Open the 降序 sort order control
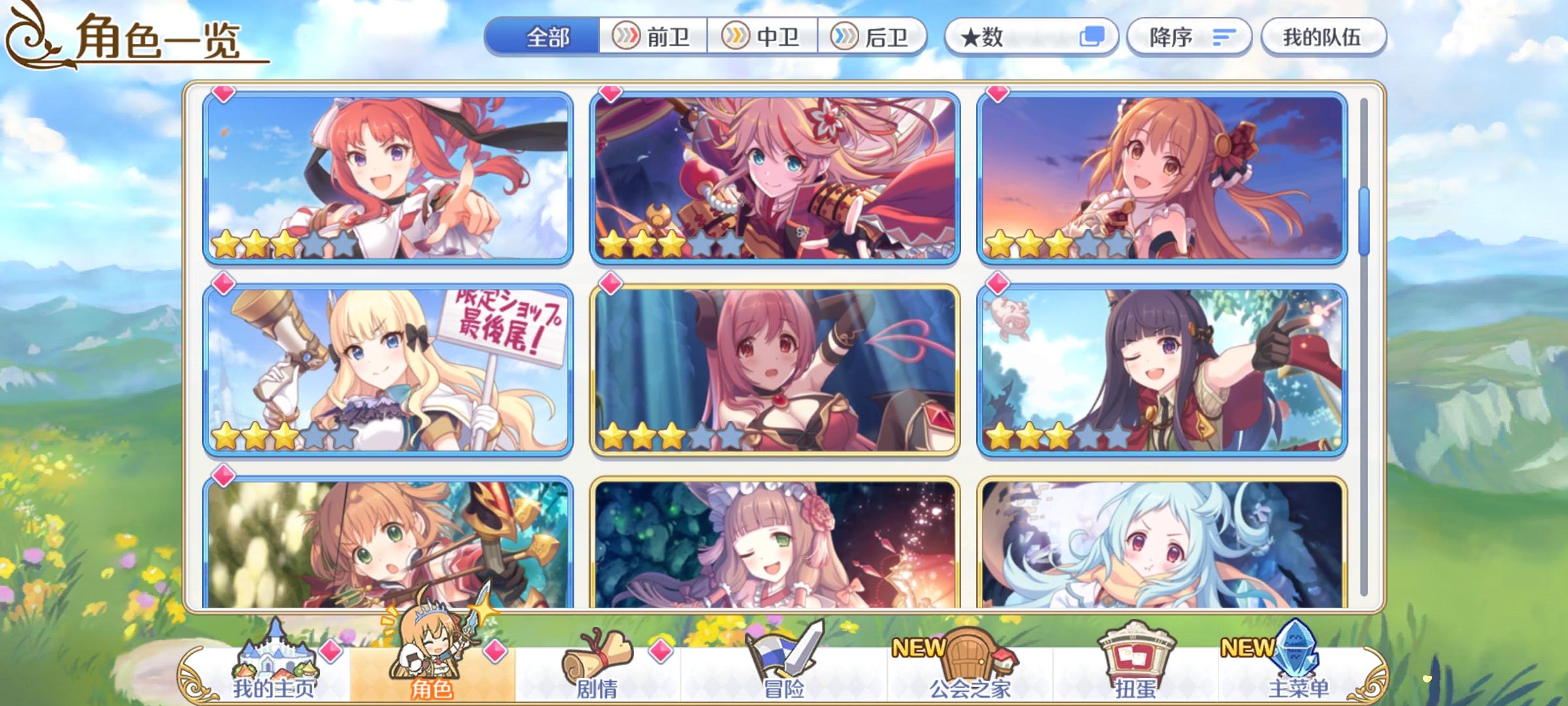The height and width of the screenshot is (706, 1568). click(1169, 37)
